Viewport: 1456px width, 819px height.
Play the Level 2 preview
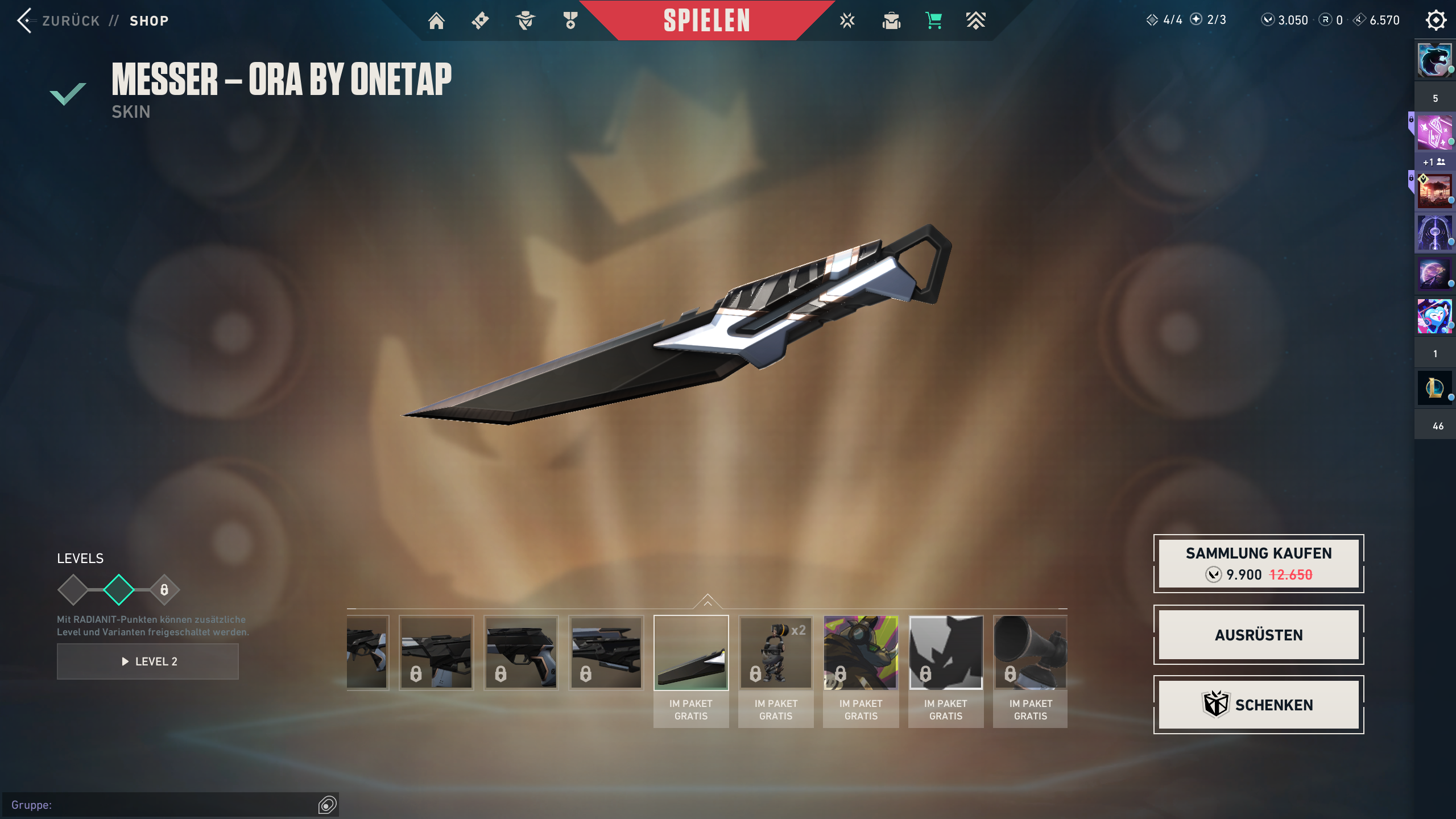coord(148,661)
